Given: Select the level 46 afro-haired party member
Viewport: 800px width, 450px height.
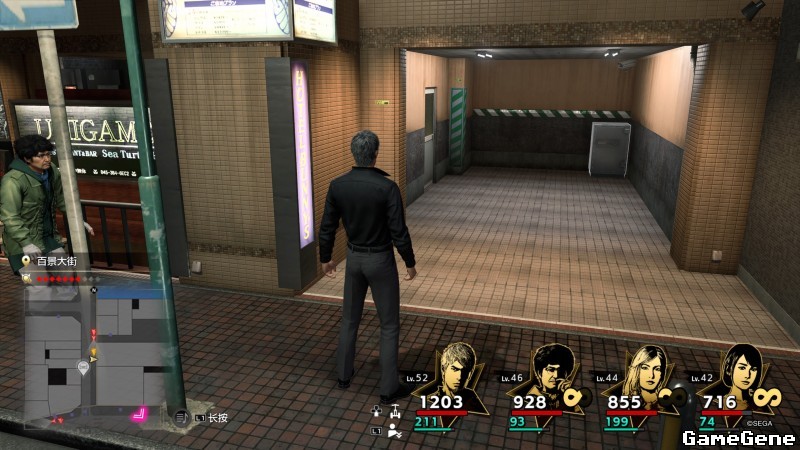Looking at the screenshot, I should point(550,368).
